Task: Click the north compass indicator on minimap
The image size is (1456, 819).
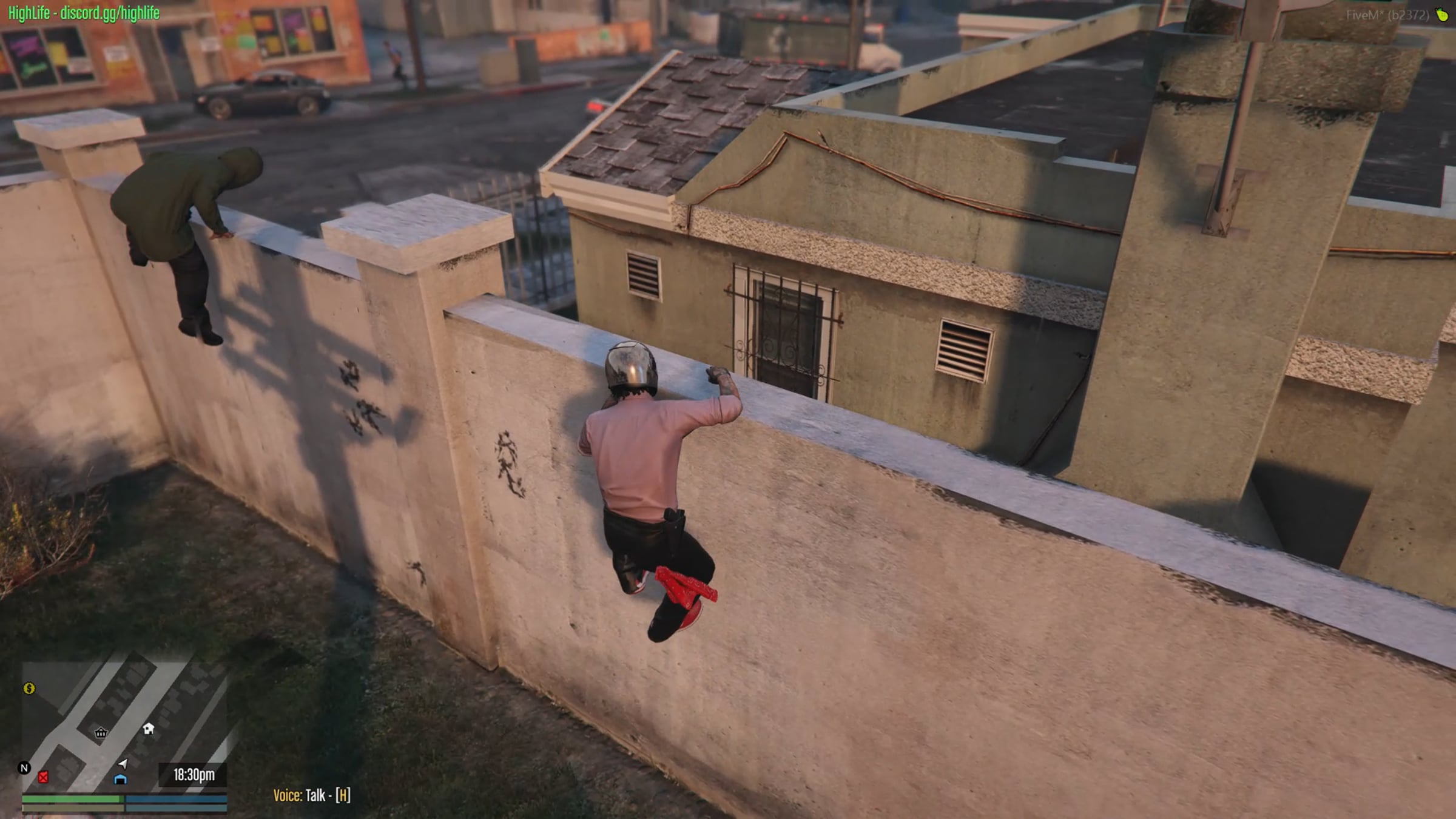Action: click(24, 768)
